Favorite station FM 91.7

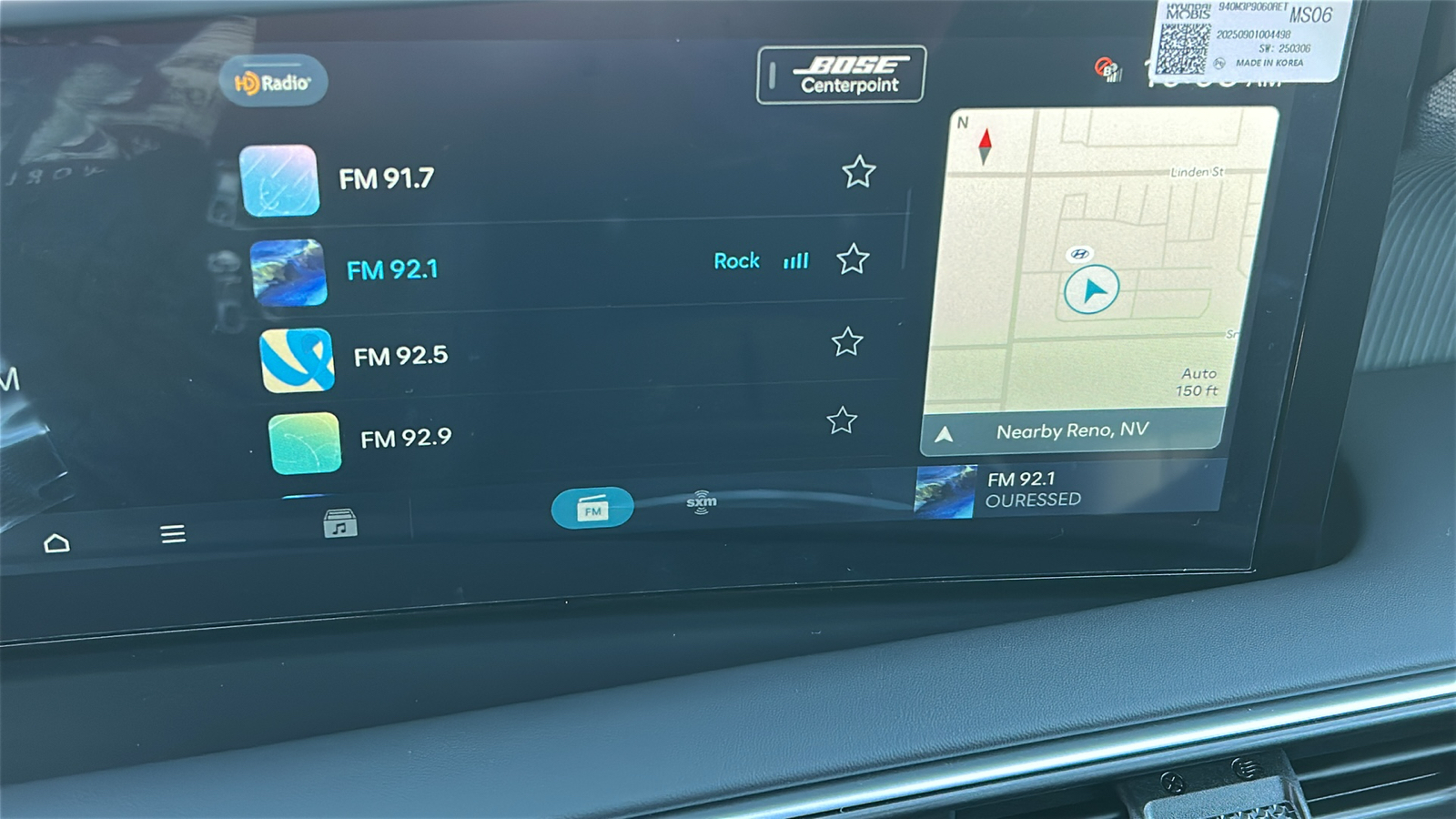point(859,174)
